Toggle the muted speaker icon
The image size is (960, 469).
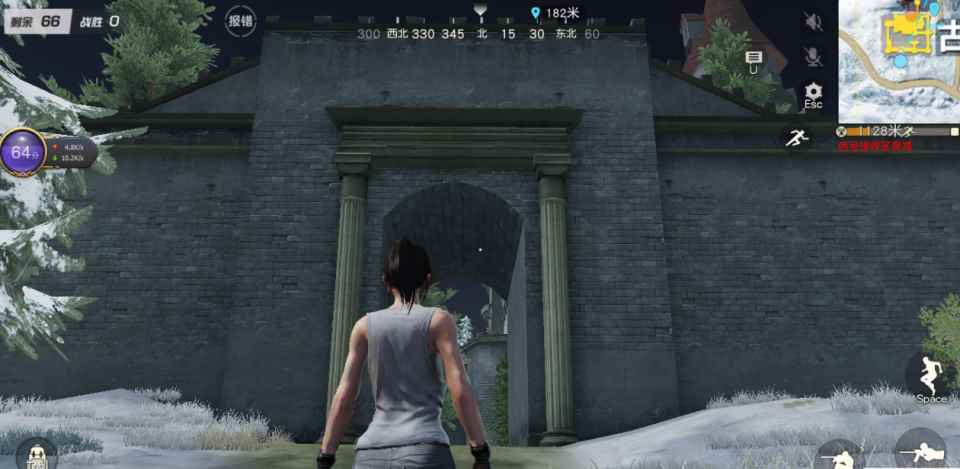tap(813, 22)
